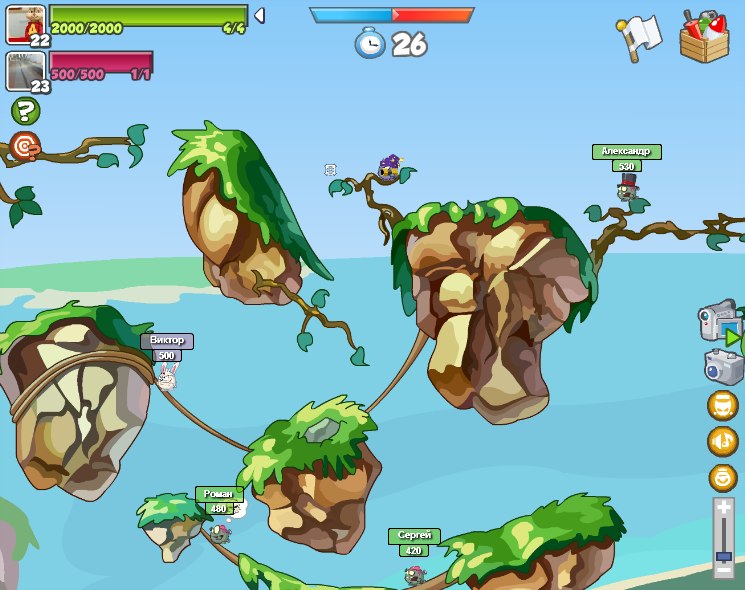745x590 pixels.
Task: Select the level 23 team portrait
Action: pos(26,72)
